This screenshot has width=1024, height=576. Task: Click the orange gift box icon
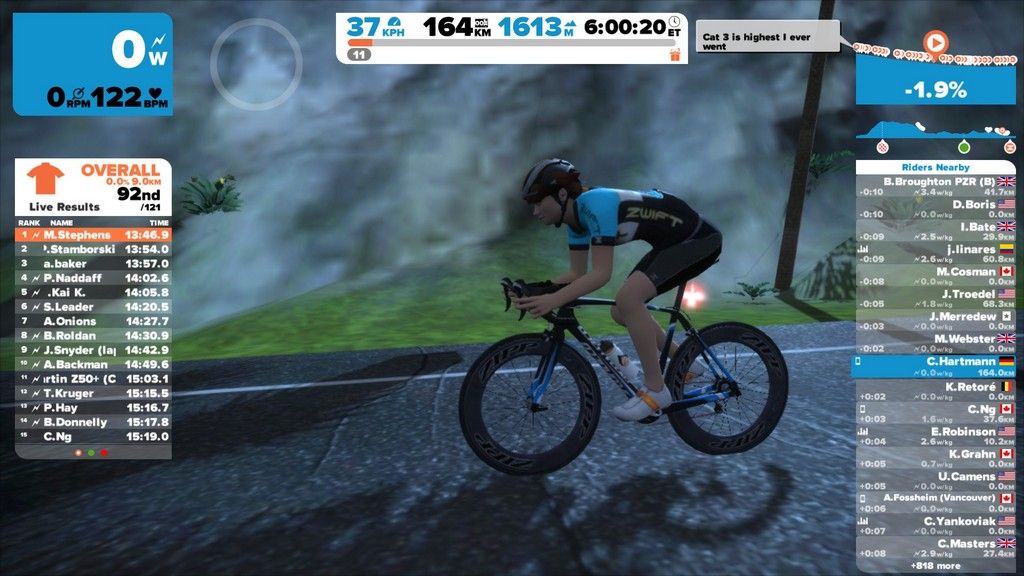pos(675,54)
